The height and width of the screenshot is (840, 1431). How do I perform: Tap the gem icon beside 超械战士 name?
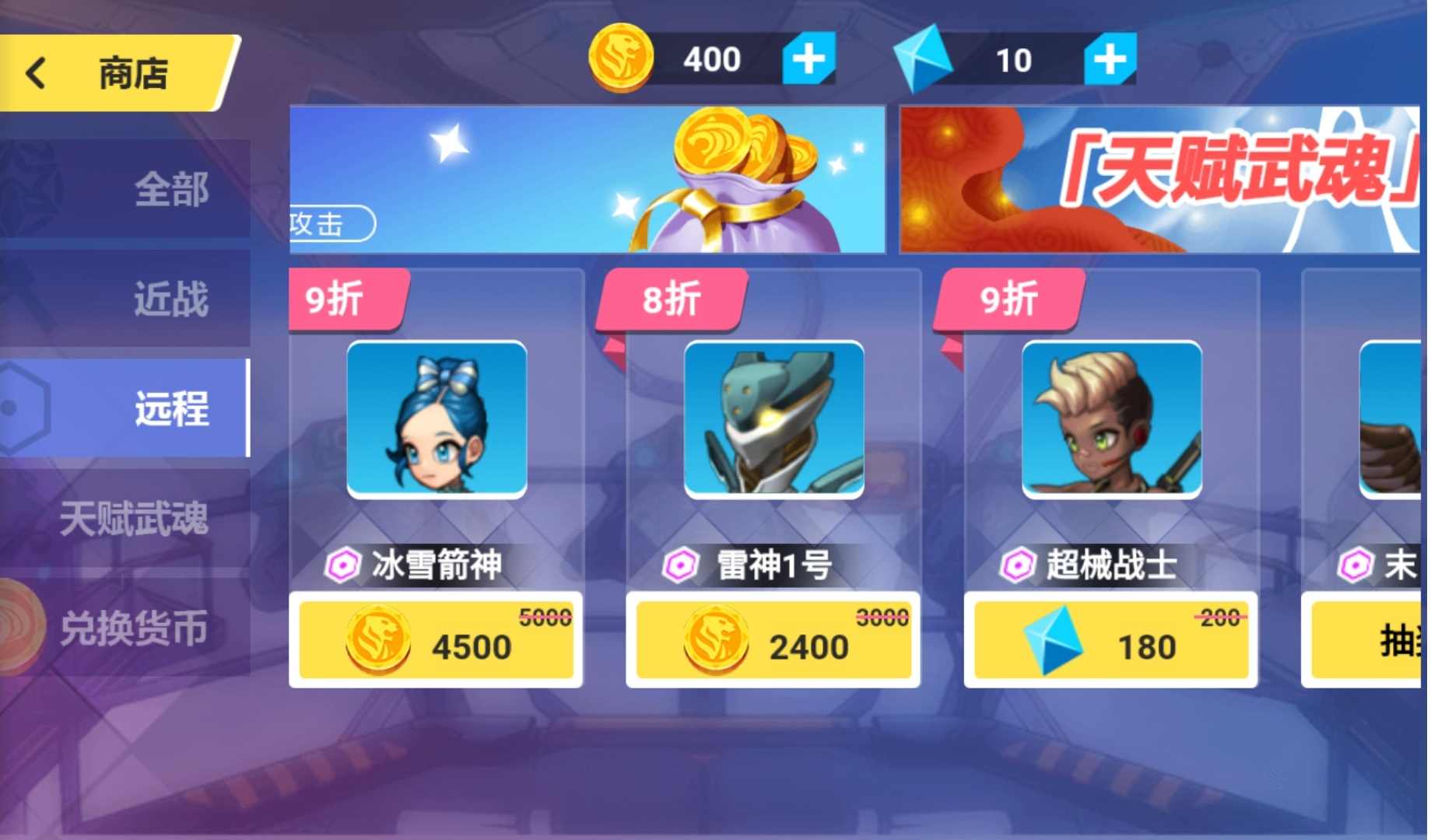point(1018,566)
